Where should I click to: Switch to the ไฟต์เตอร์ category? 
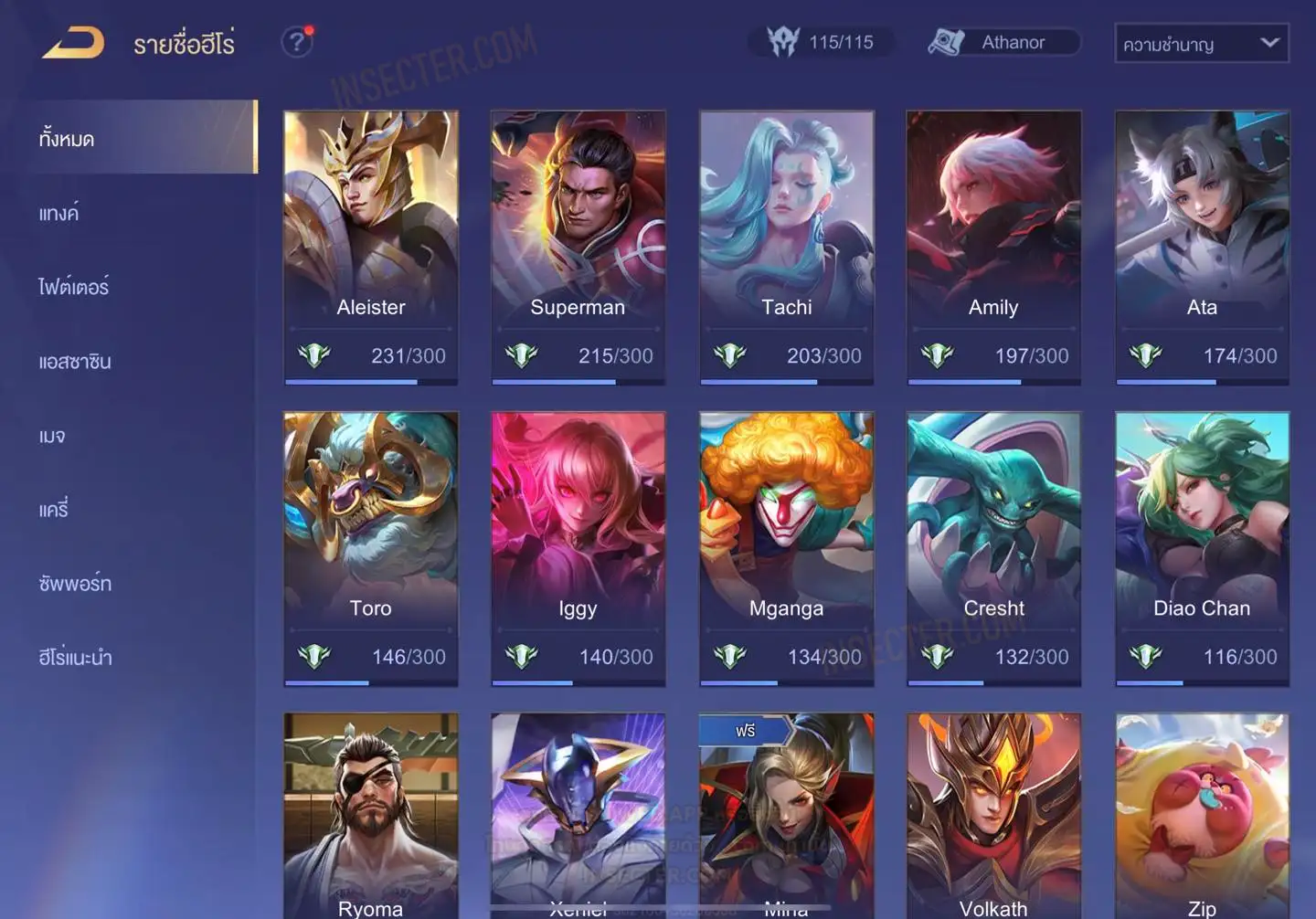coord(74,287)
